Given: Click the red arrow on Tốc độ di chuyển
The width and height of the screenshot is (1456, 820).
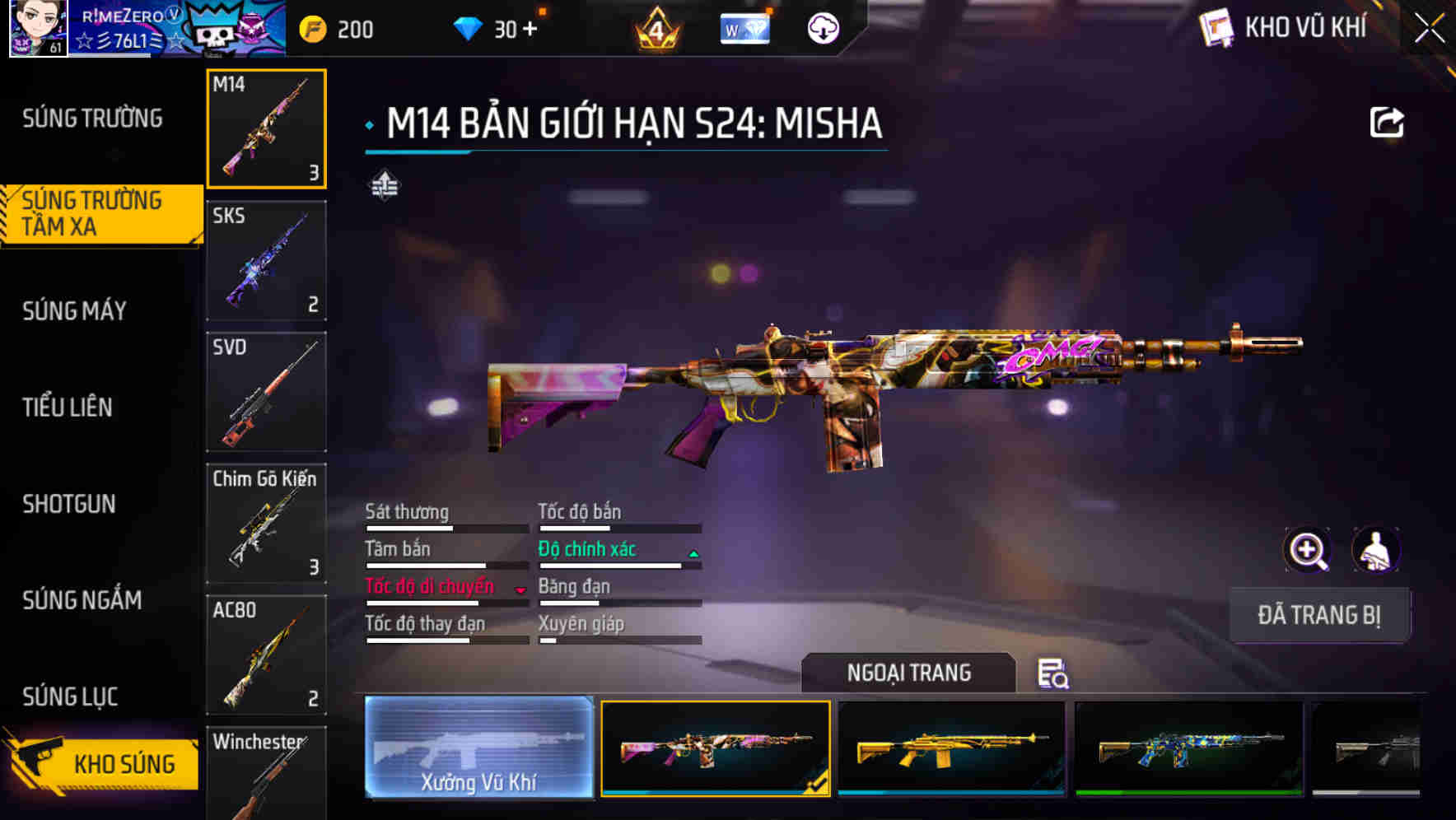Looking at the screenshot, I should click(520, 591).
